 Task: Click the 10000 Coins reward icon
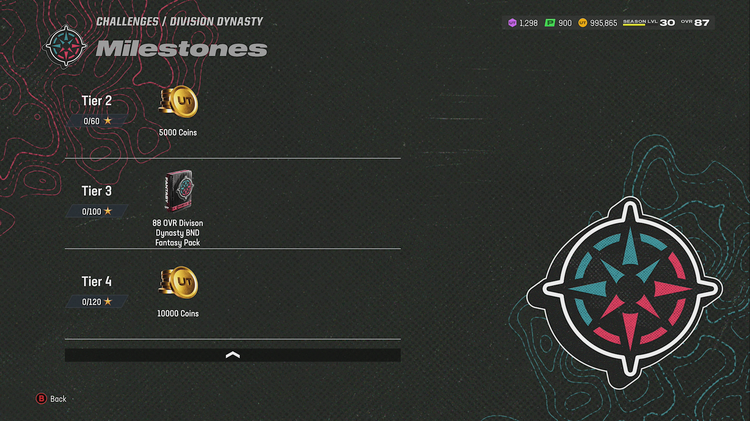(178, 285)
